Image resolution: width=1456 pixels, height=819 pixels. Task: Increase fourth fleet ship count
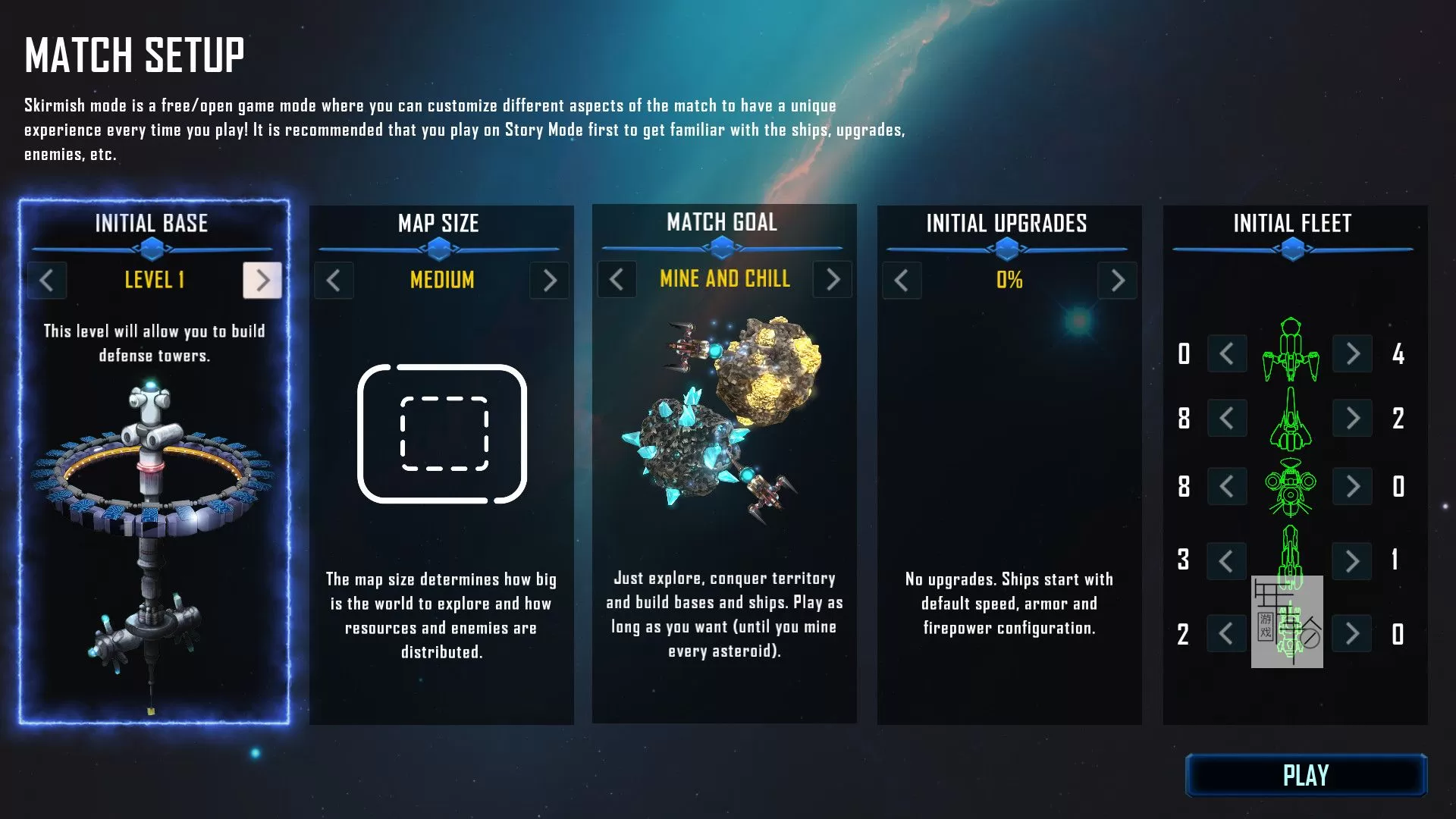1352,561
